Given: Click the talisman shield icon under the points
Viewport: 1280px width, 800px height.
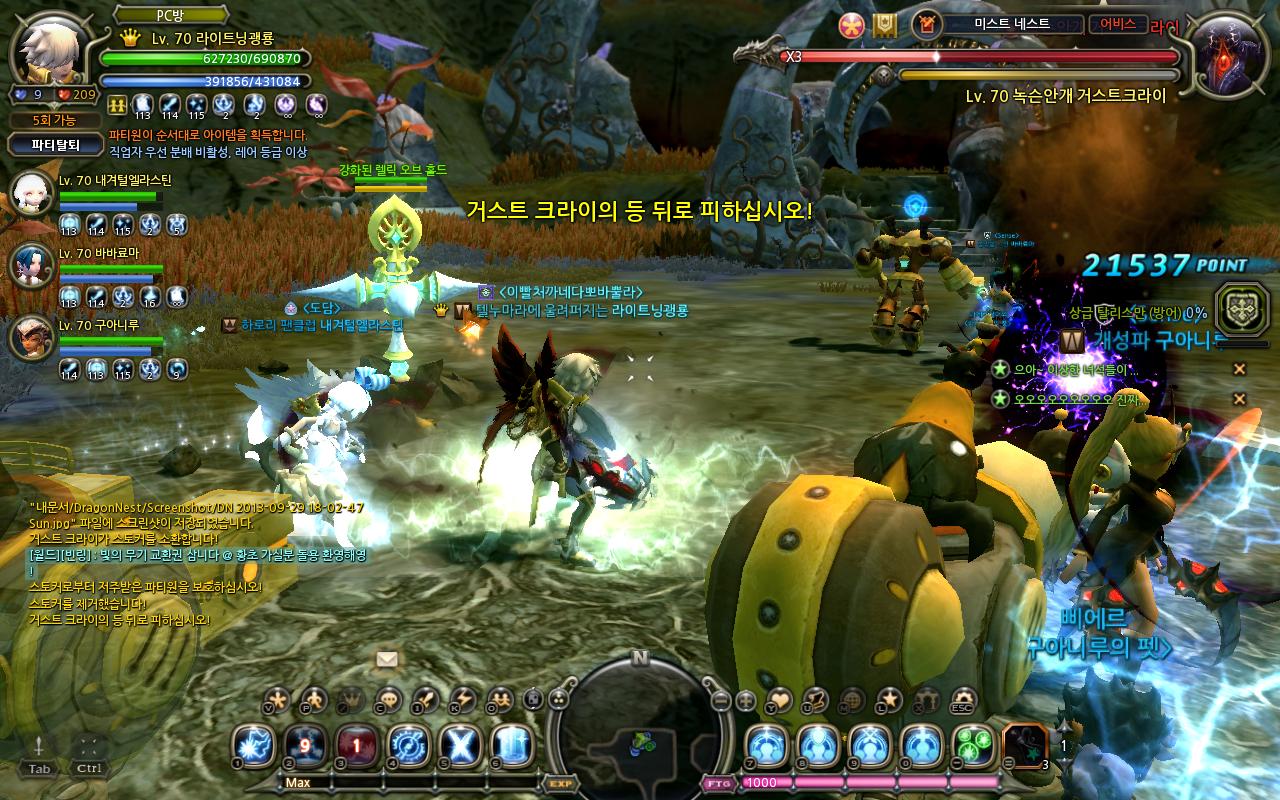Looking at the screenshot, I should (x=1238, y=306).
